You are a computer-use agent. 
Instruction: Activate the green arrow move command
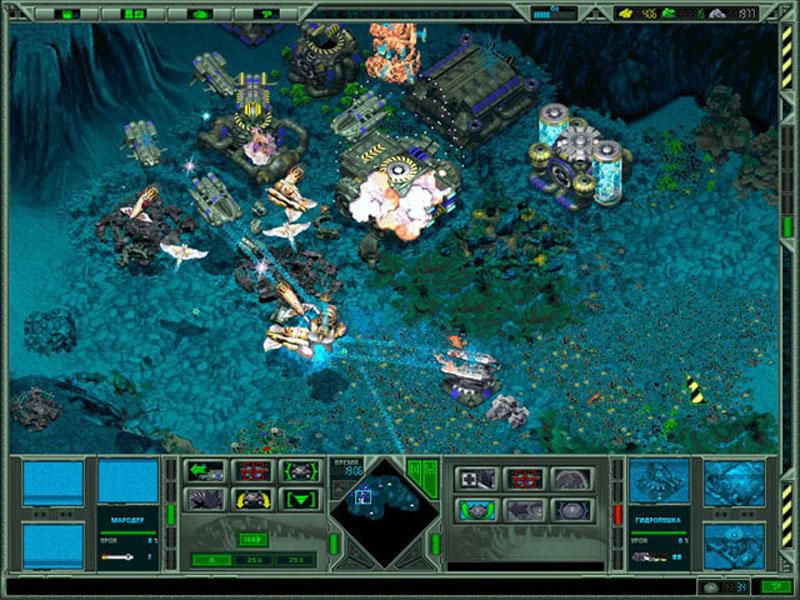pyautogui.click(x=205, y=470)
